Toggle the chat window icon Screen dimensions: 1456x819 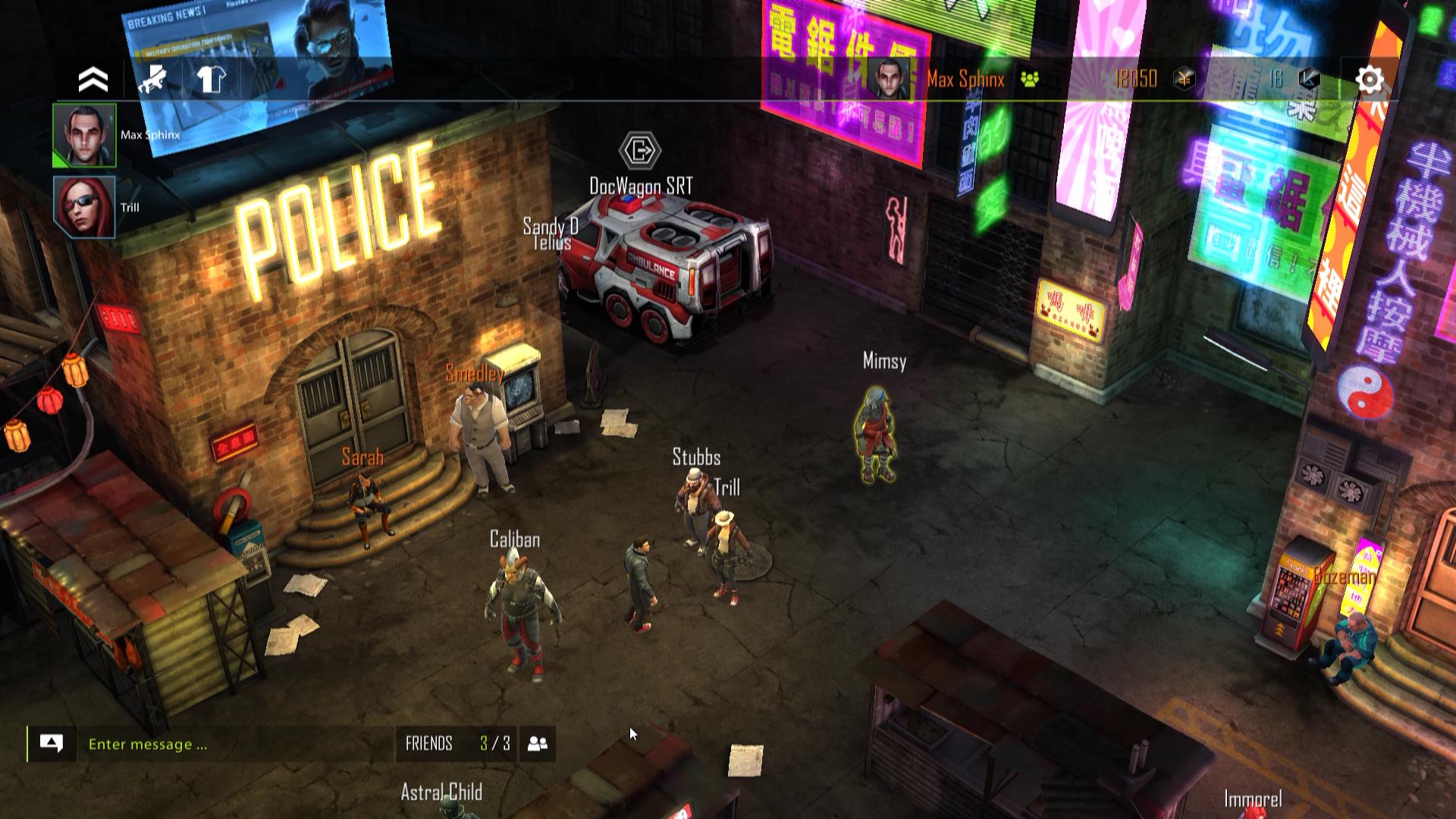point(52,744)
